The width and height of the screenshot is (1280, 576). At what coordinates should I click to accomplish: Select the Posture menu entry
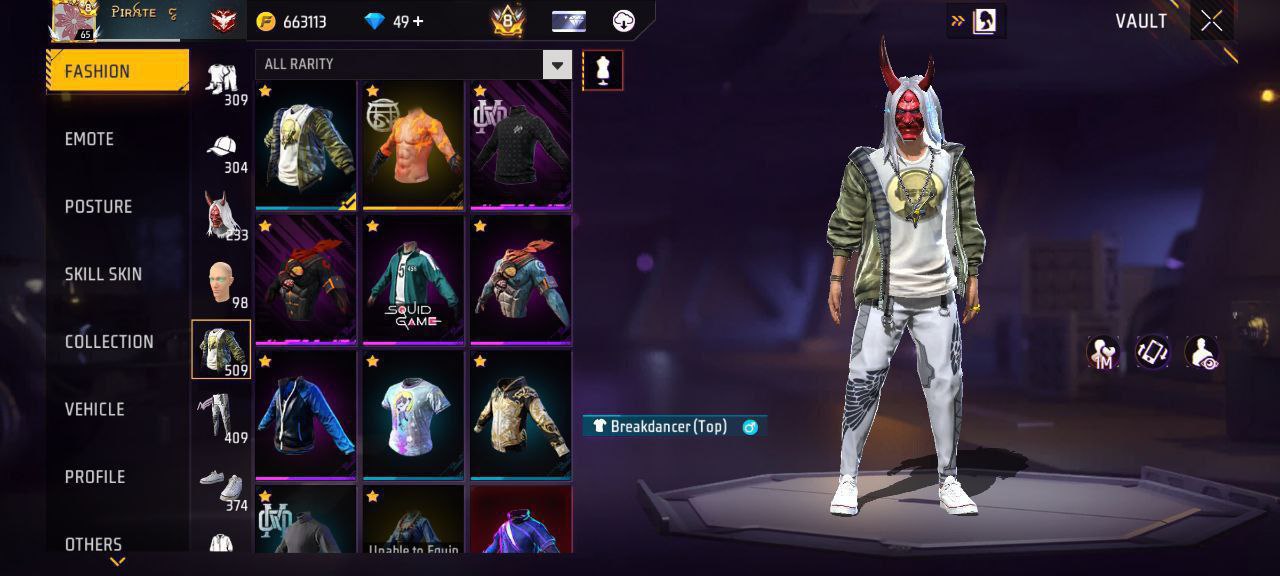pos(98,207)
